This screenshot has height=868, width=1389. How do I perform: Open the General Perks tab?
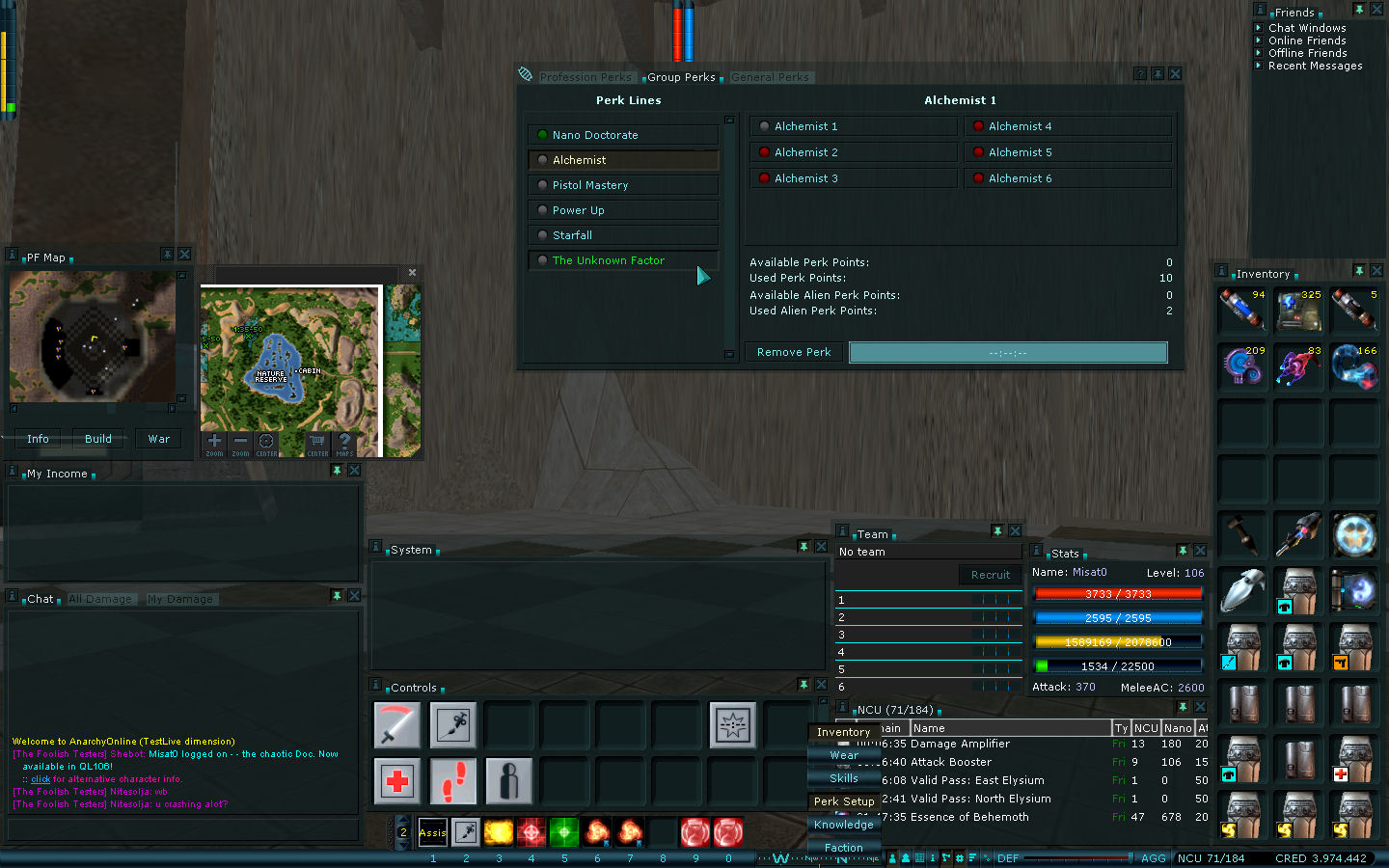770,77
